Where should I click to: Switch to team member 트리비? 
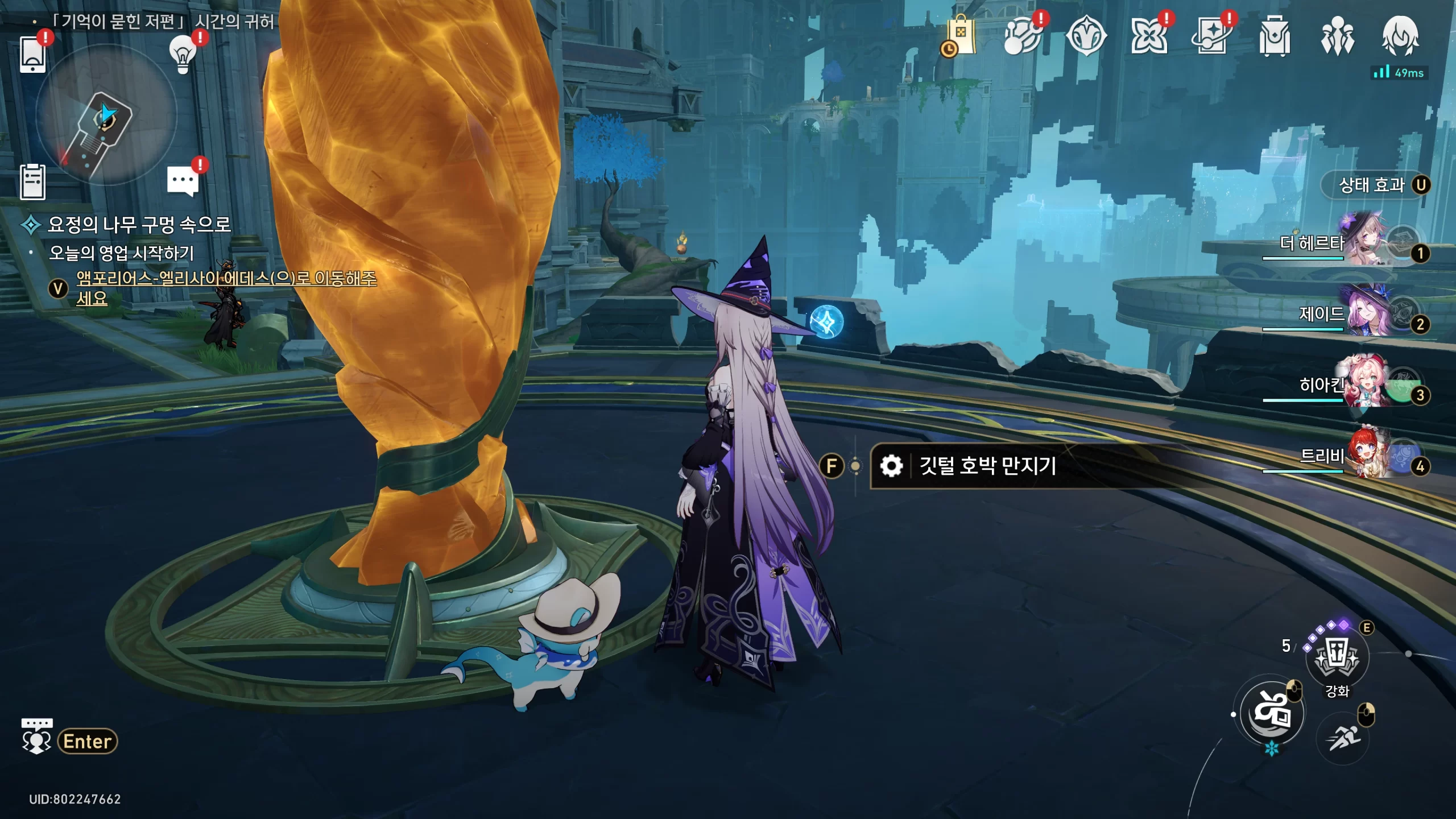coord(1365,456)
